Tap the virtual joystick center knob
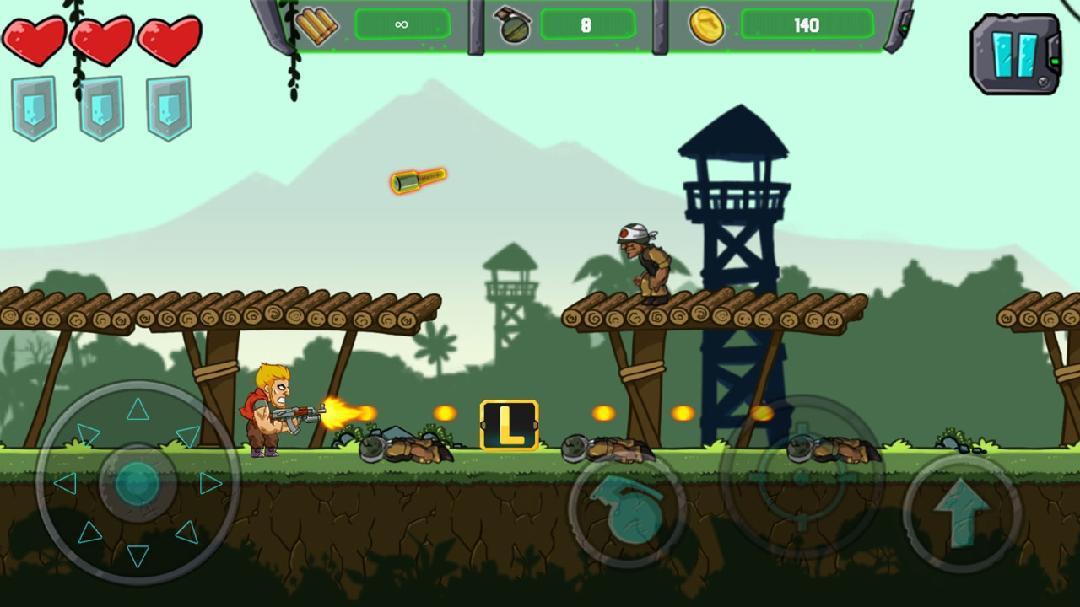 click(x=137, y=483)
